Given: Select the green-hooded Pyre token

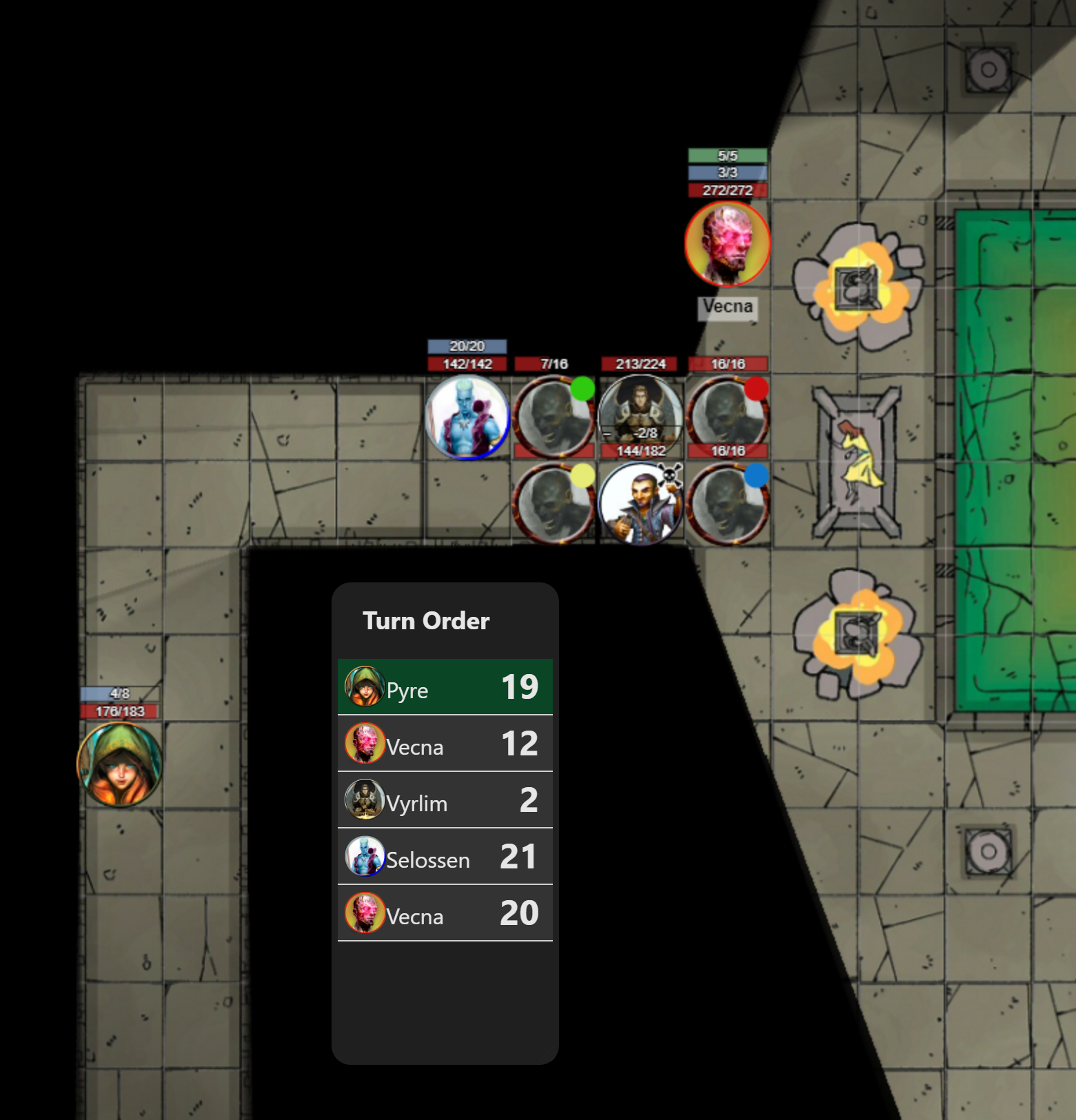Looking at the screenshot, I should (x=120, y=764).
